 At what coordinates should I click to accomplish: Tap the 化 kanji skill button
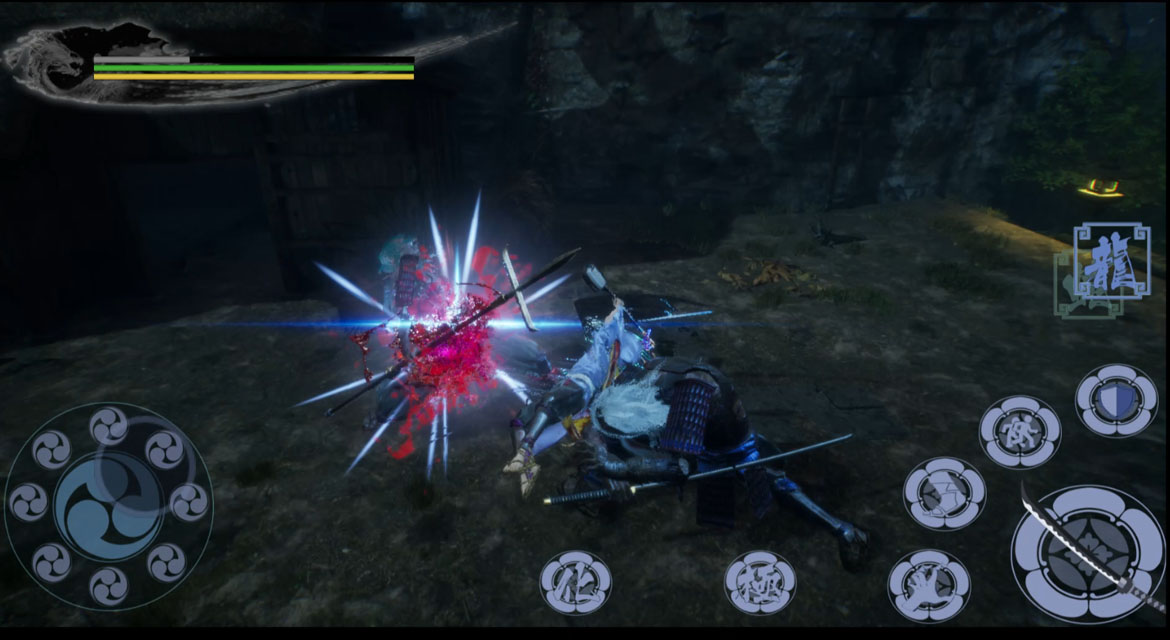(x=576, y=583)
